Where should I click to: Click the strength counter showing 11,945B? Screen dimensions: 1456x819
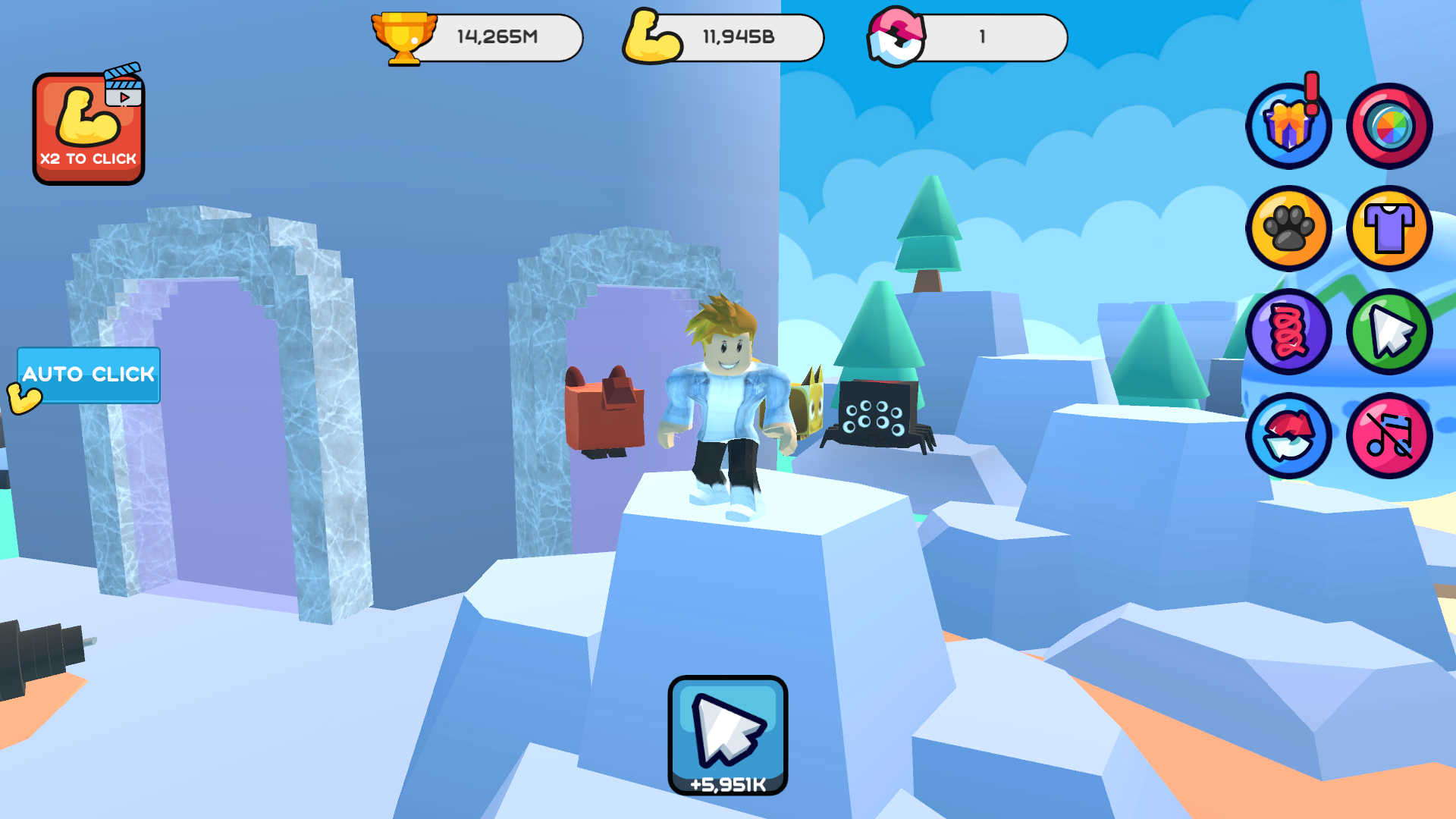739,36
